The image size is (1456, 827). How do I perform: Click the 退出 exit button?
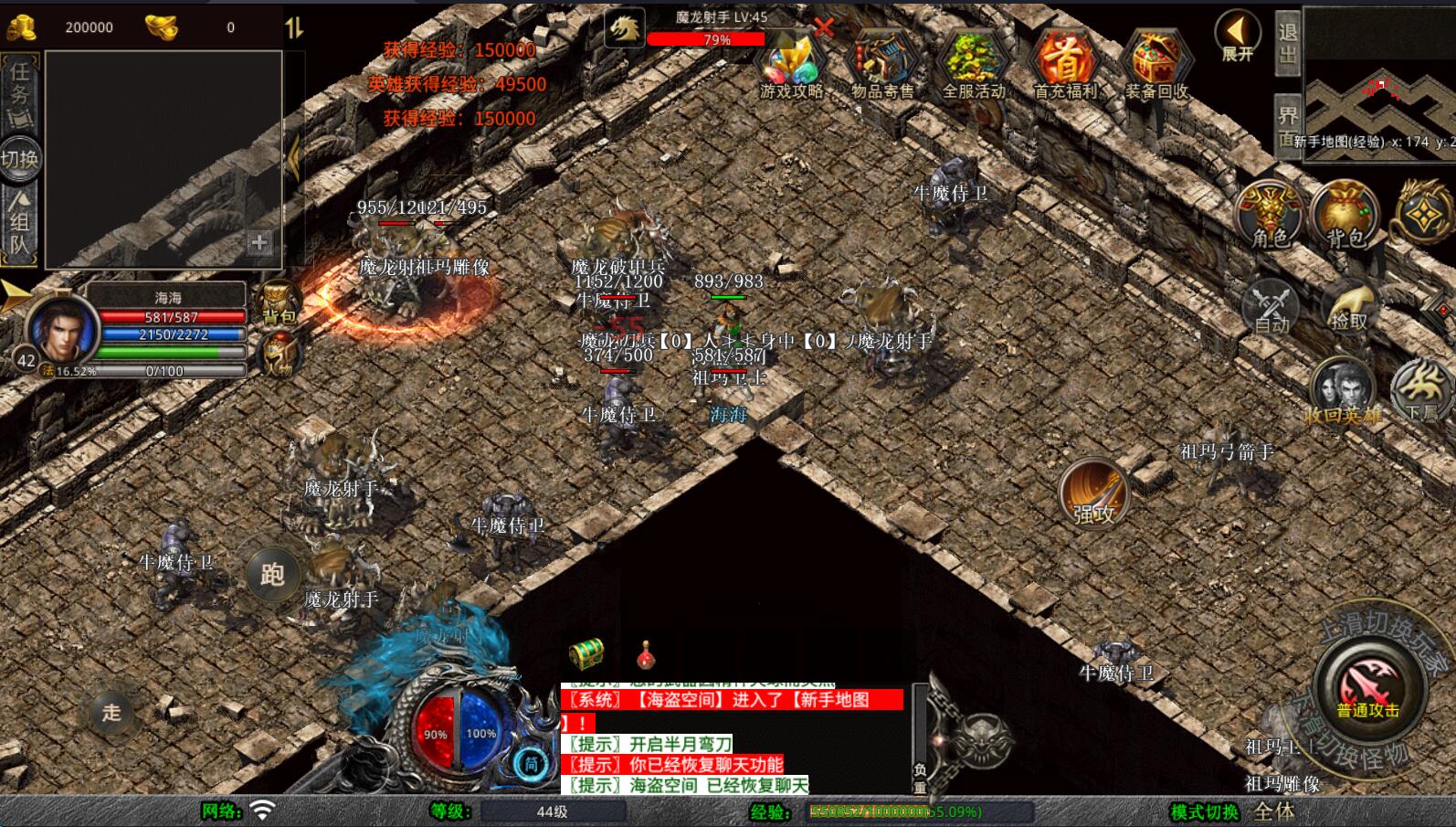point(1287,43)
